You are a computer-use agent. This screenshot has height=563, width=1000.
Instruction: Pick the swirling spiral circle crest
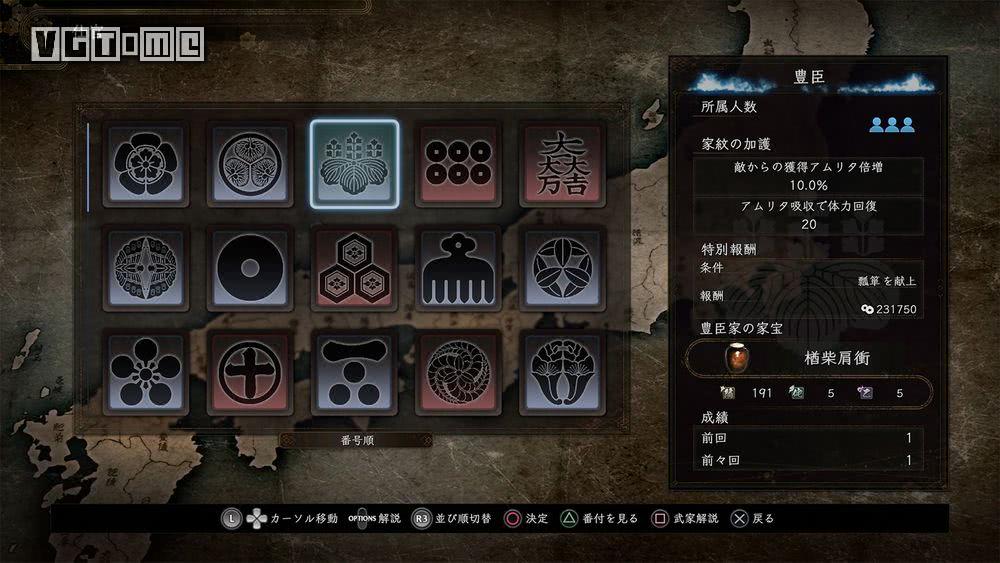coord(458,373)
